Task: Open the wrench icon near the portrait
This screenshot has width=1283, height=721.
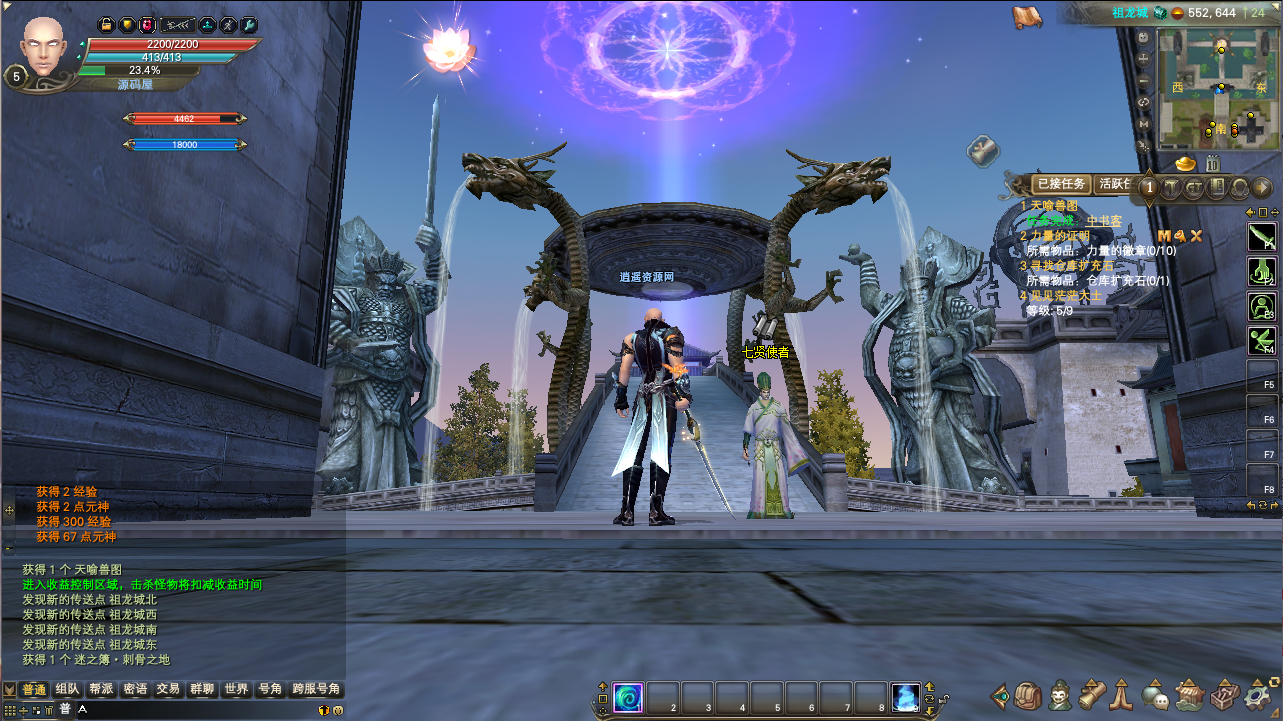Action: (250, 24)
